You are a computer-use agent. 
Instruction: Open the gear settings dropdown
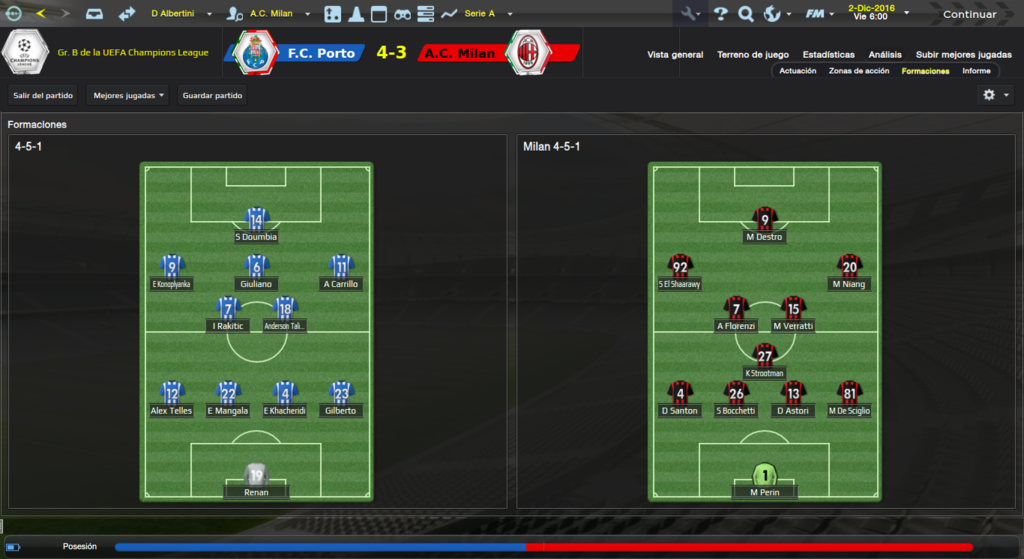[996, 95]
